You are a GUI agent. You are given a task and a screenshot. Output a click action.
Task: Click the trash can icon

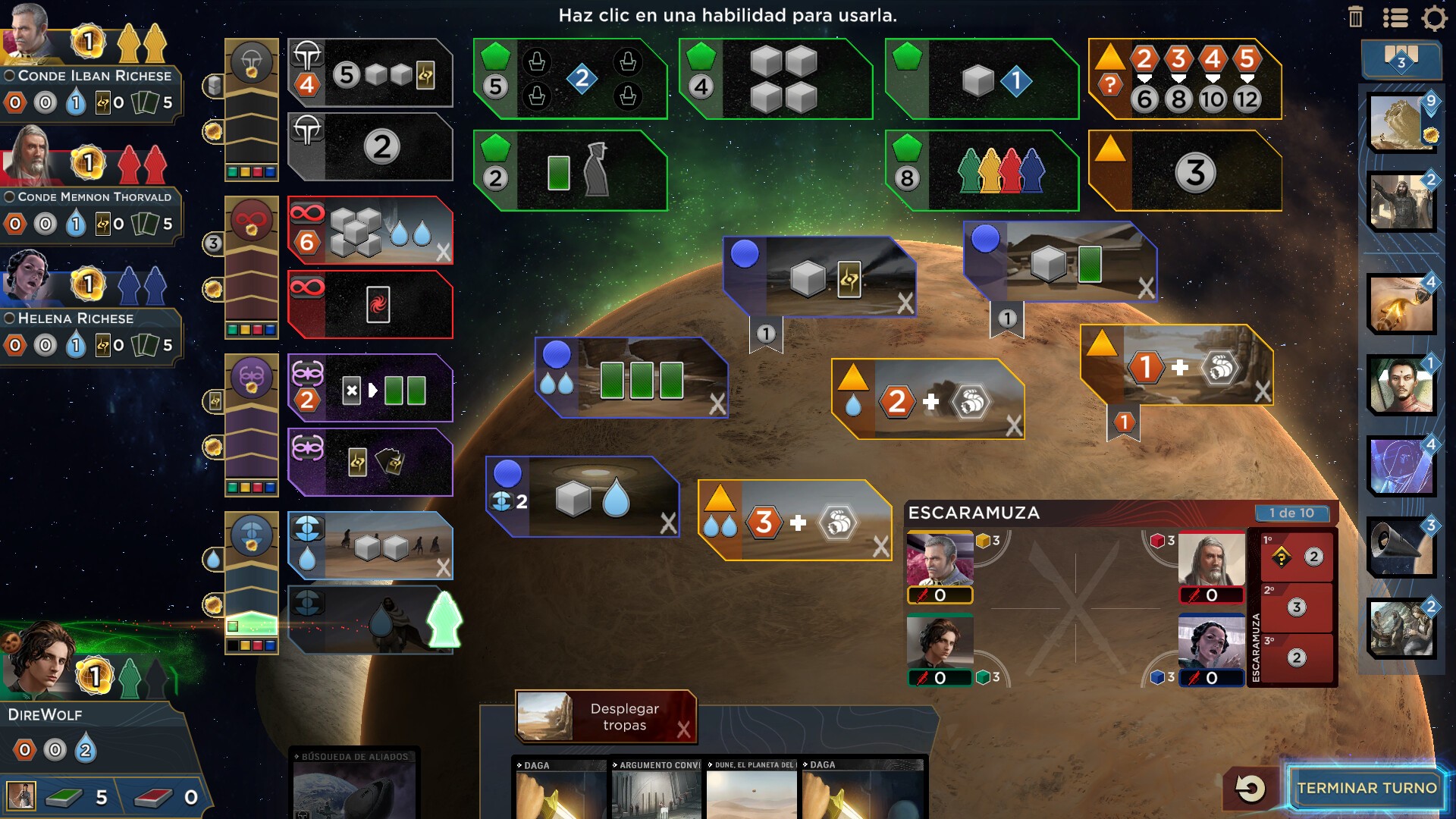(1356, 17)
